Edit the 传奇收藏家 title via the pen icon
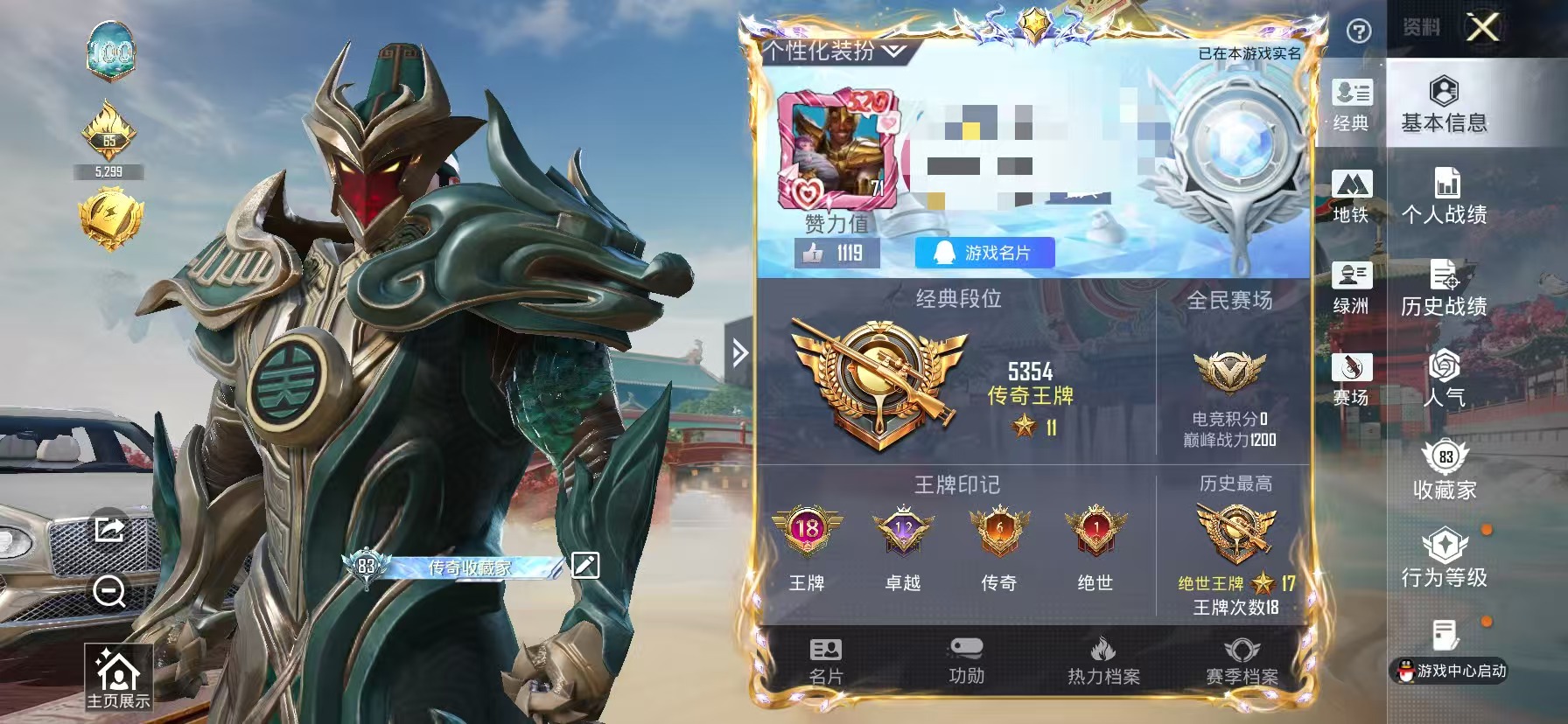The width and height of the screenshot is (1568, 724). point(584,567)
